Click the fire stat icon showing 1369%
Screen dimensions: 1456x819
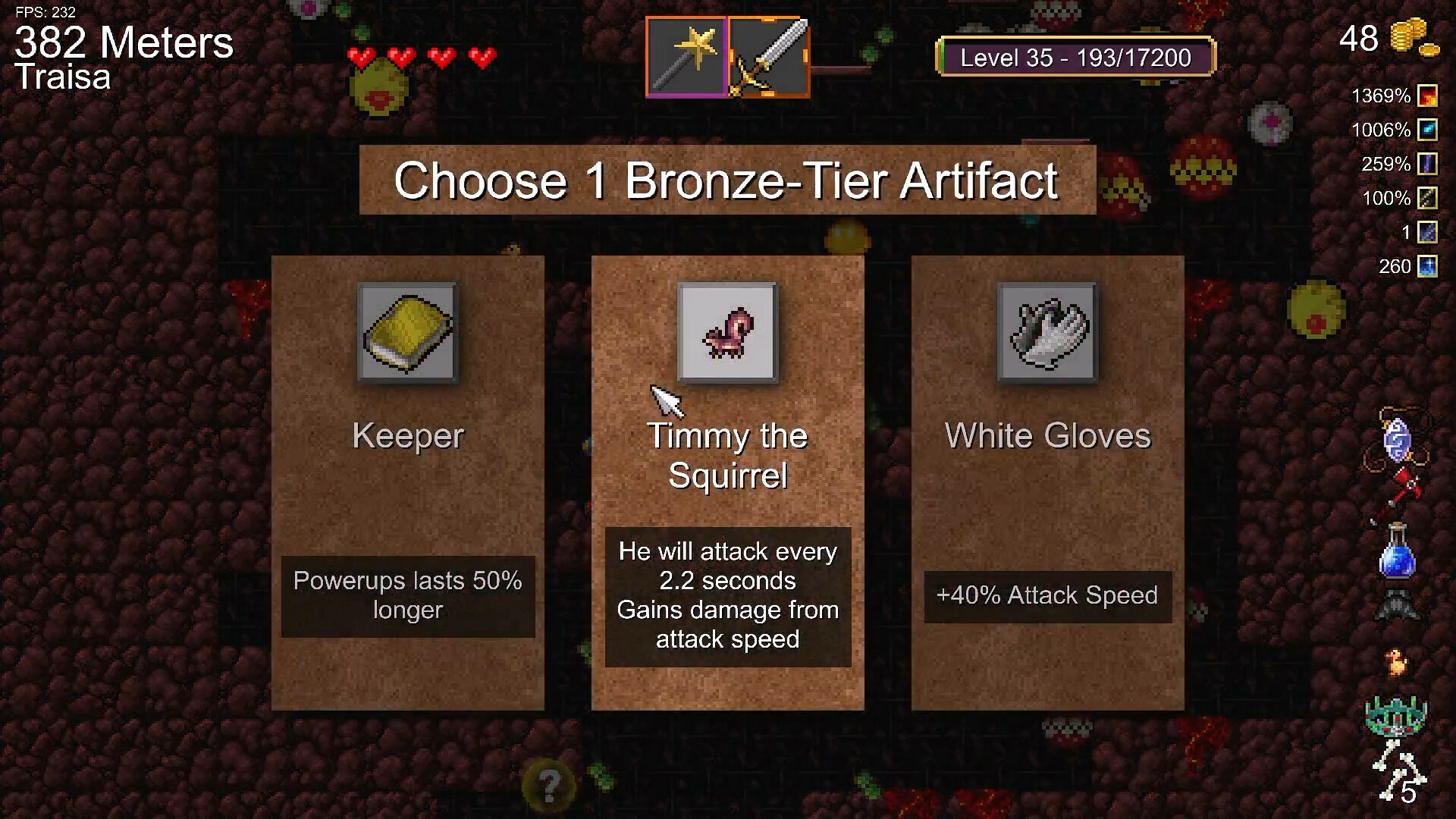coord(1429,96)
